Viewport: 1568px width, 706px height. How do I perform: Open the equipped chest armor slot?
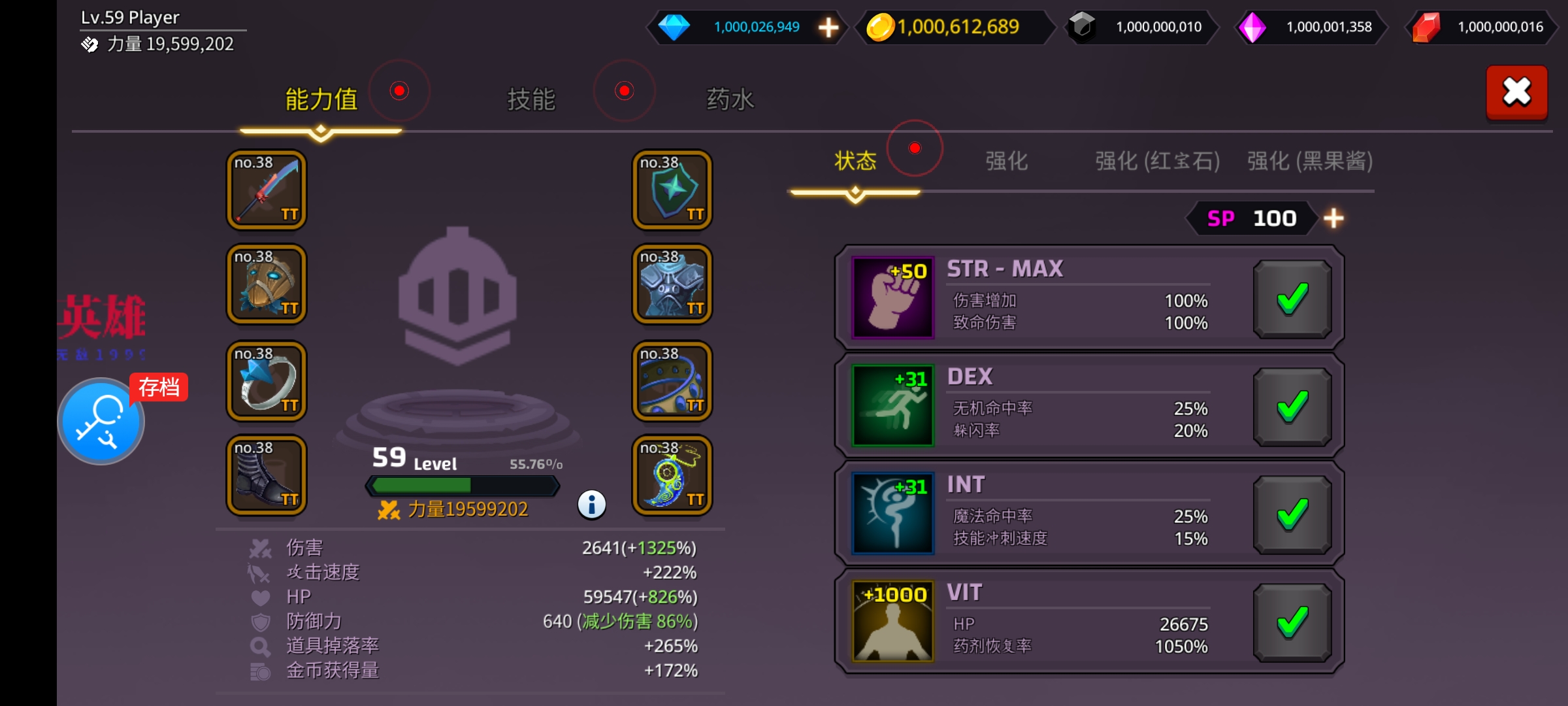672,284
